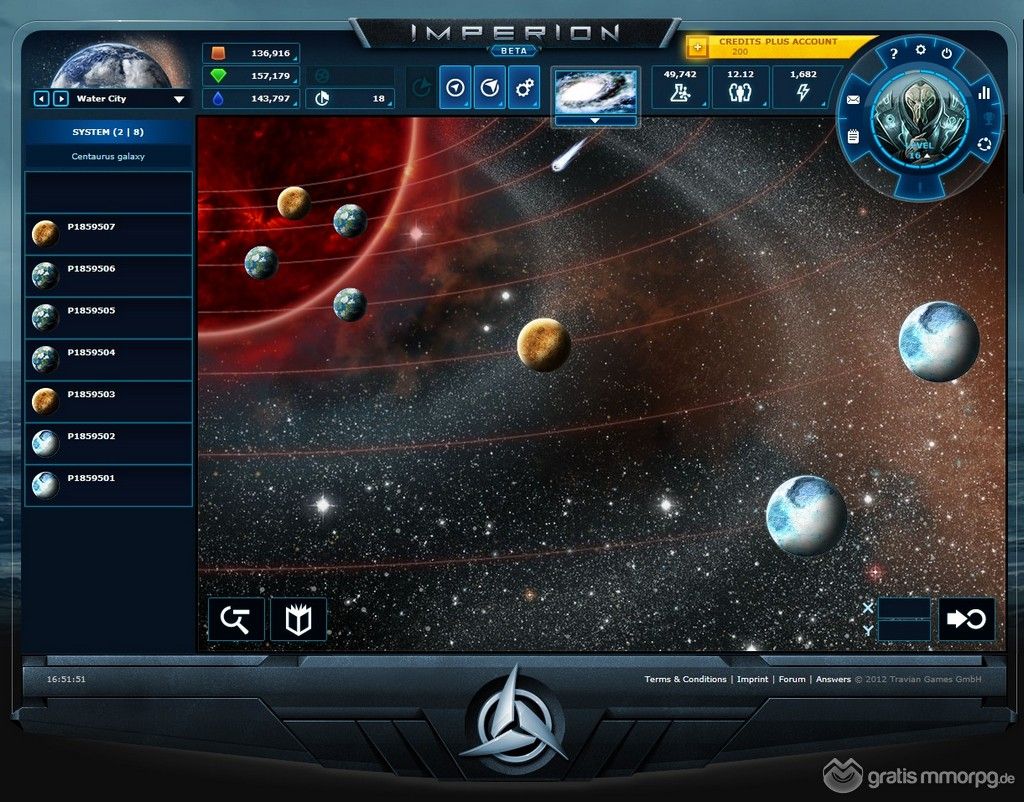Expand the galaxy thumbnail view selector
The height and width of the screenshot is (802, 1024).
[596, 120]
